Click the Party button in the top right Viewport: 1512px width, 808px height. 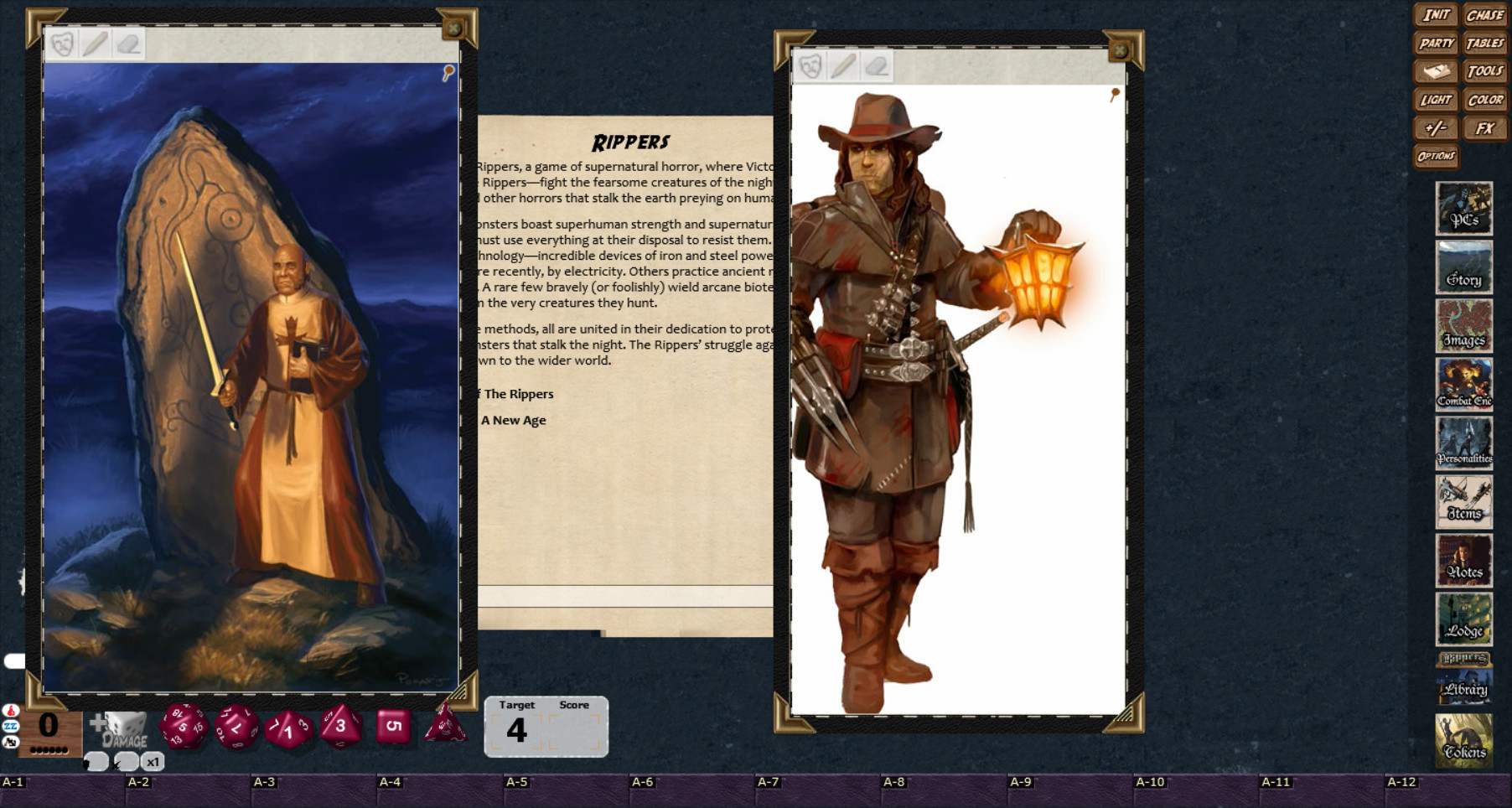[x=1437, y=43]
